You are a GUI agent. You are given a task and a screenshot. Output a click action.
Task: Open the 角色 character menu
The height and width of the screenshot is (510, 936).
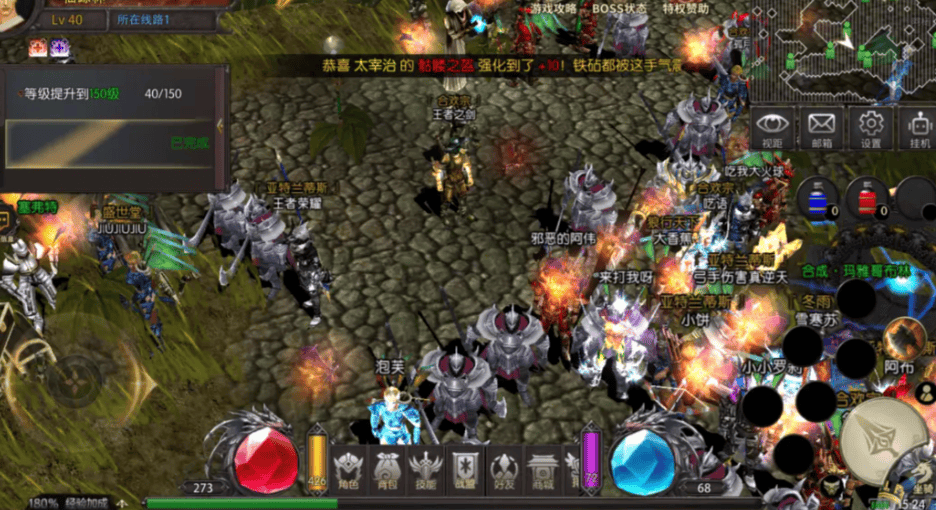coord(349,469)
